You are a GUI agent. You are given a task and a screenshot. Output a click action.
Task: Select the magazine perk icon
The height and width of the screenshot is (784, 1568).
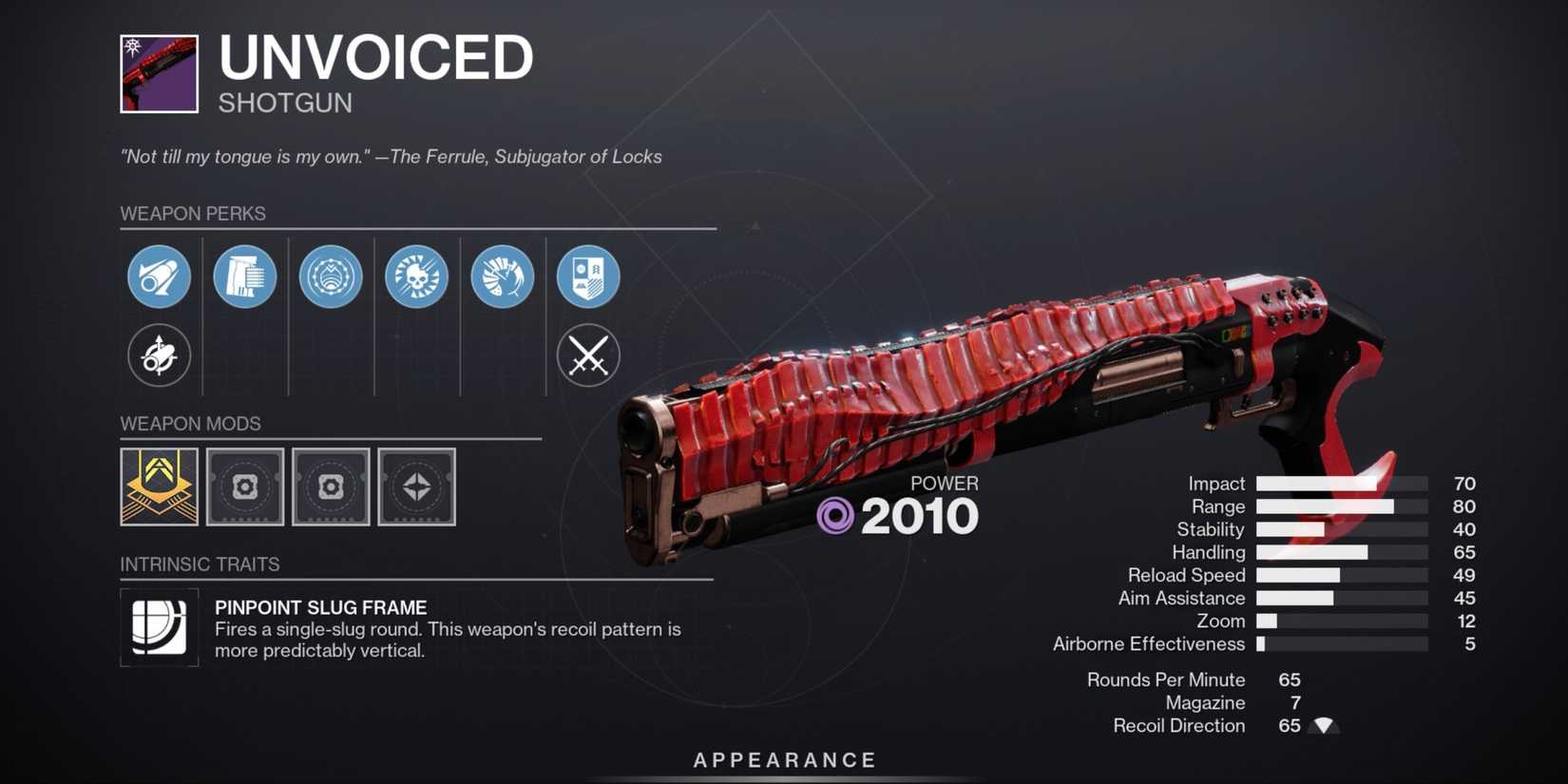244,277
